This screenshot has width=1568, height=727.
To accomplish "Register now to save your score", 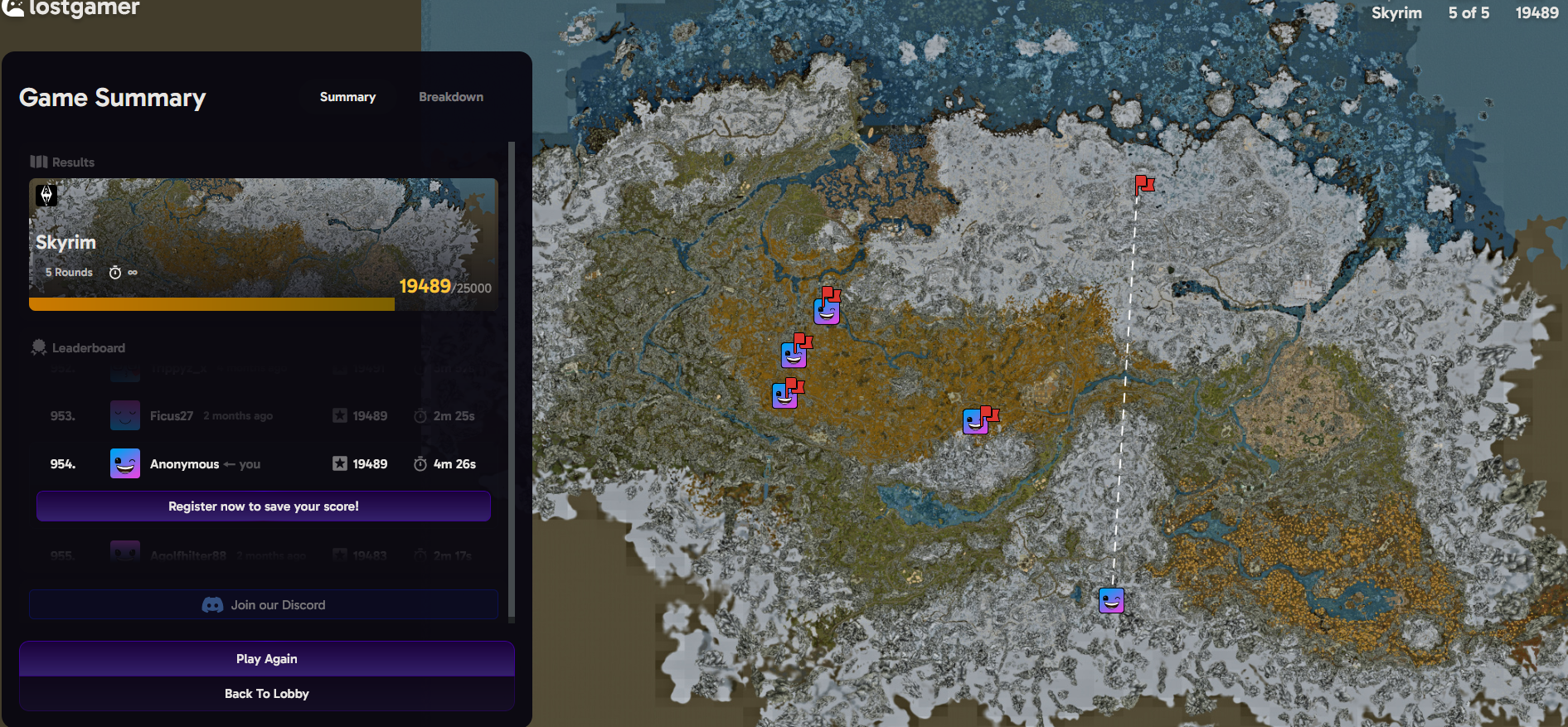I will [x=263, y=506].
